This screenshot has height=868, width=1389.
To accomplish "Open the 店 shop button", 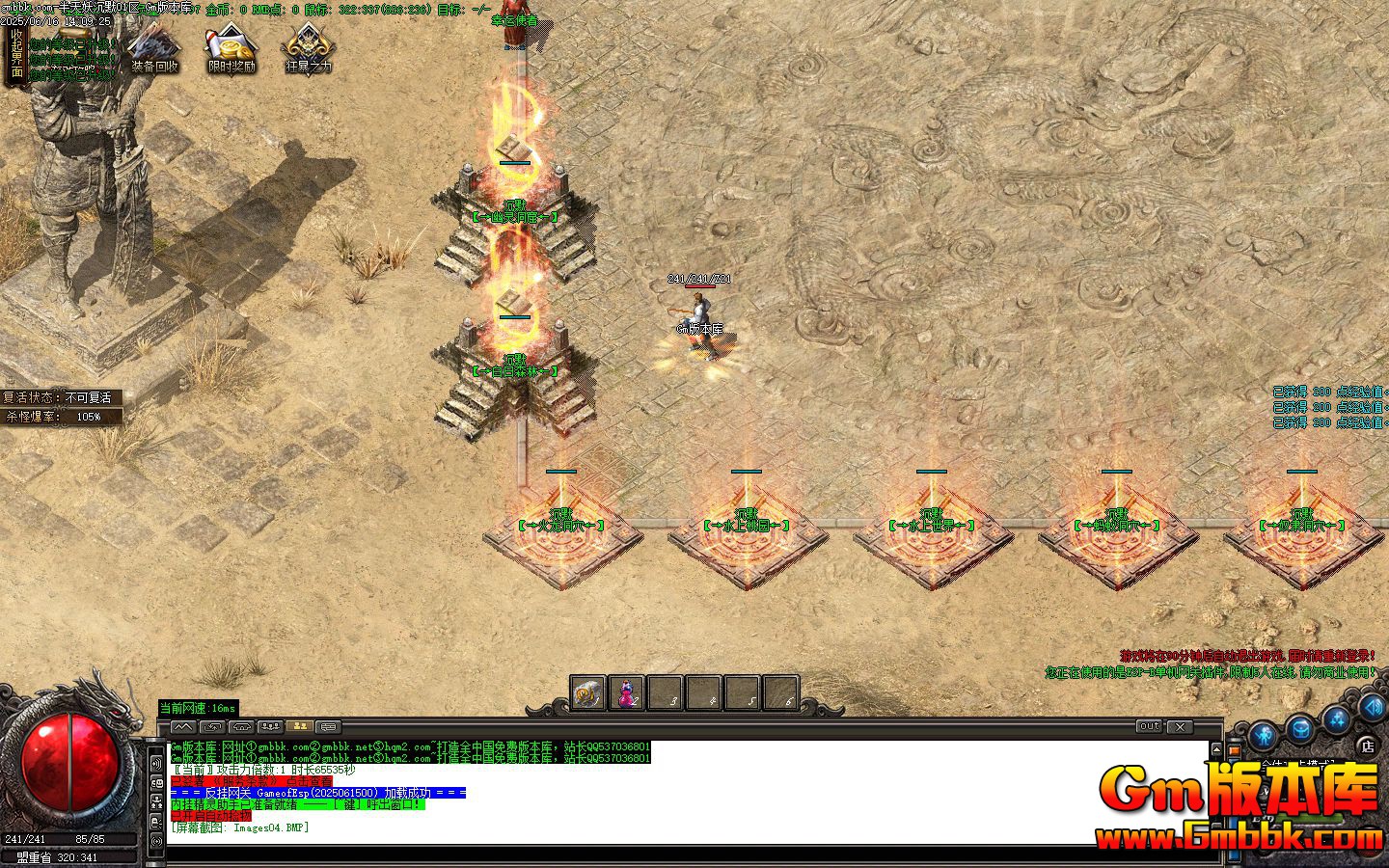I will [1368, 745].
